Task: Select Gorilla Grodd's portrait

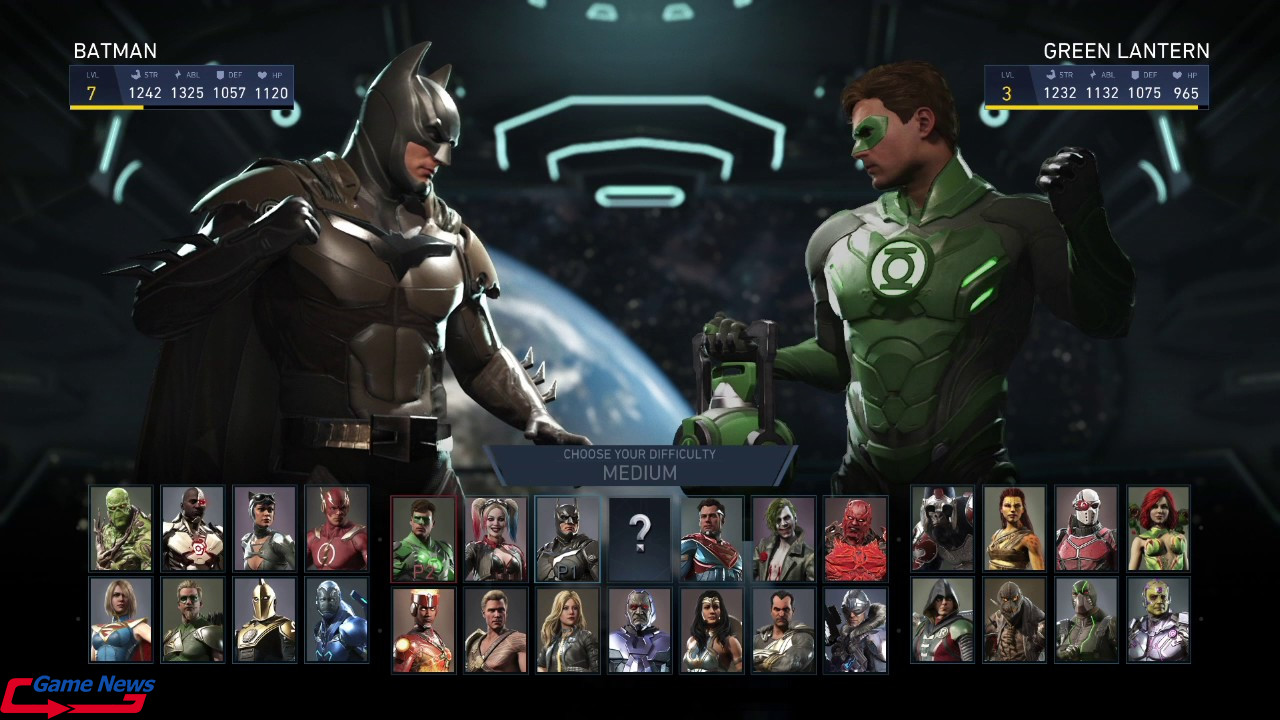Action: click(942, 529)
